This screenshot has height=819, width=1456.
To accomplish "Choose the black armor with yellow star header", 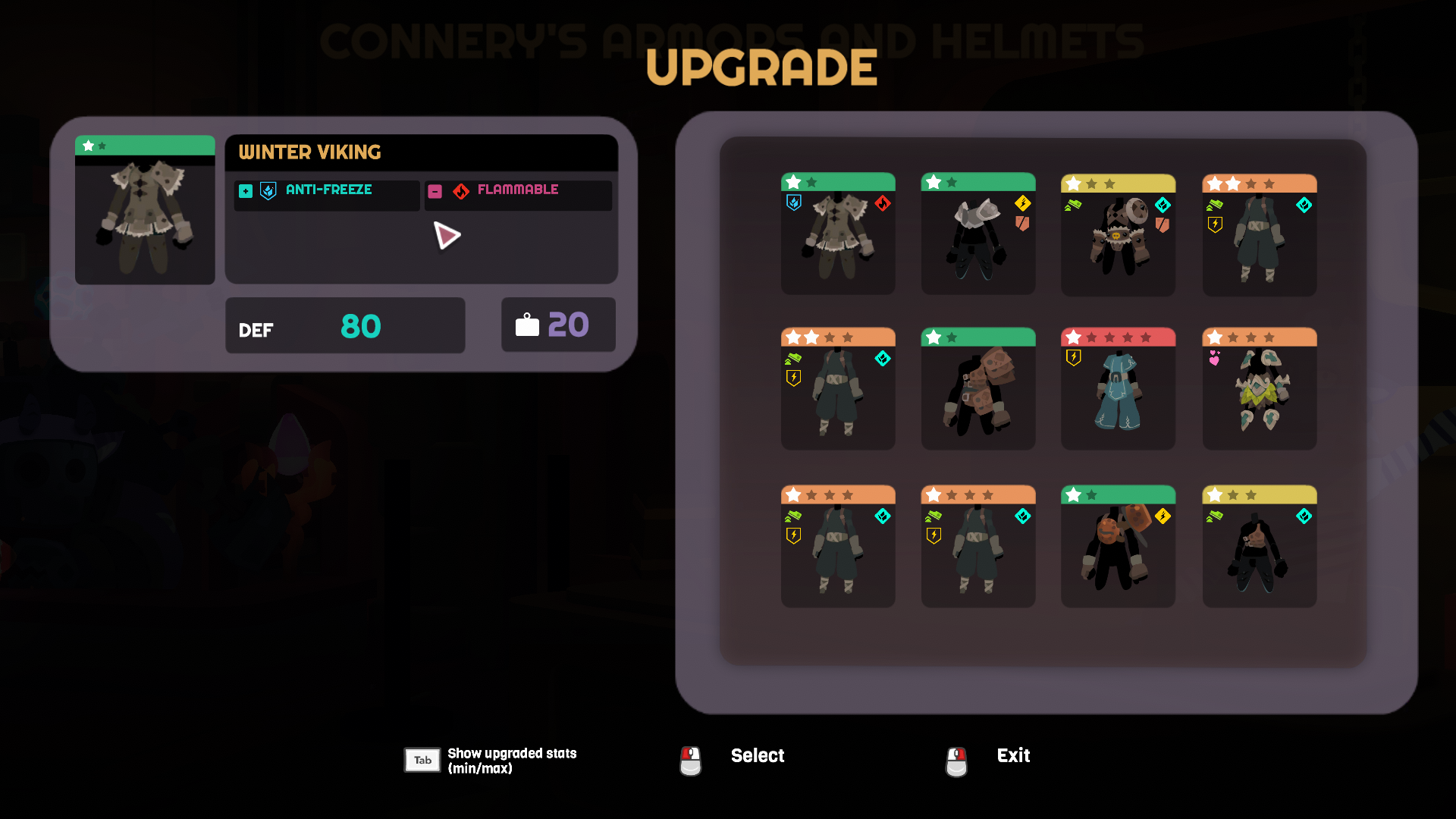I will [1259, 548].
